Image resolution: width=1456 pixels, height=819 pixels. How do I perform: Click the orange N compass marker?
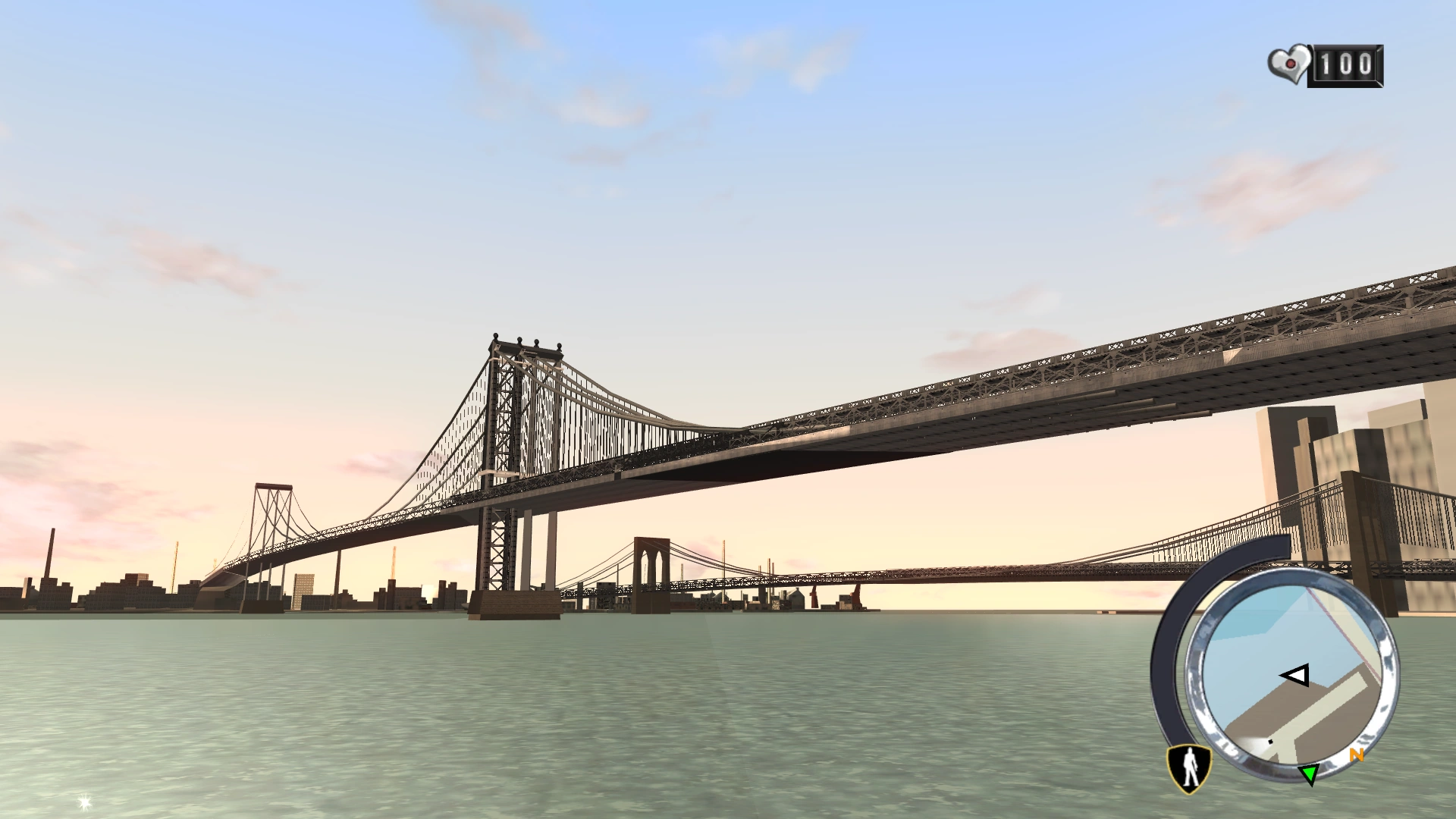coord(1356,755)
